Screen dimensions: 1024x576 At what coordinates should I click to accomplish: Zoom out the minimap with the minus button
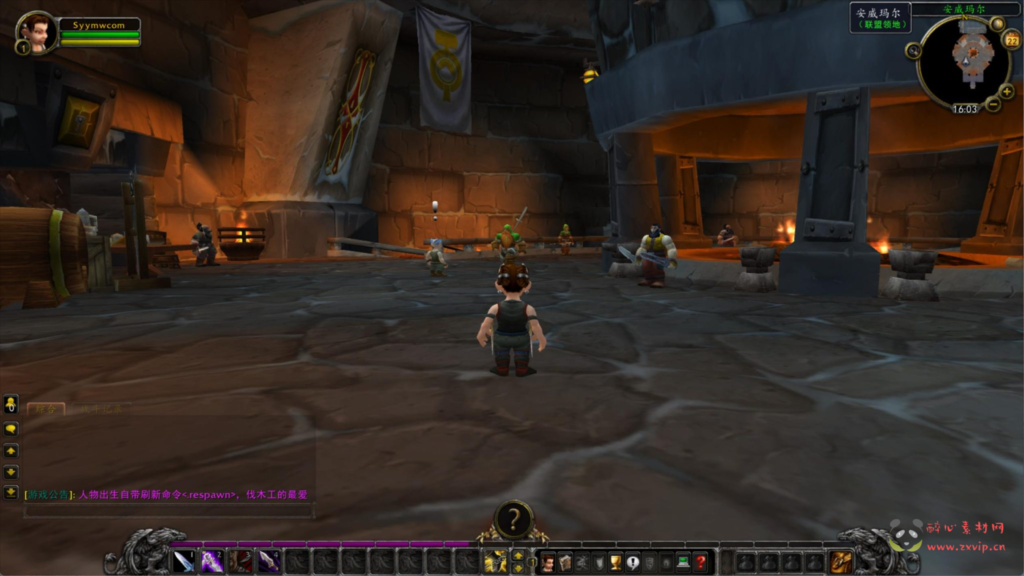point(993,103)
